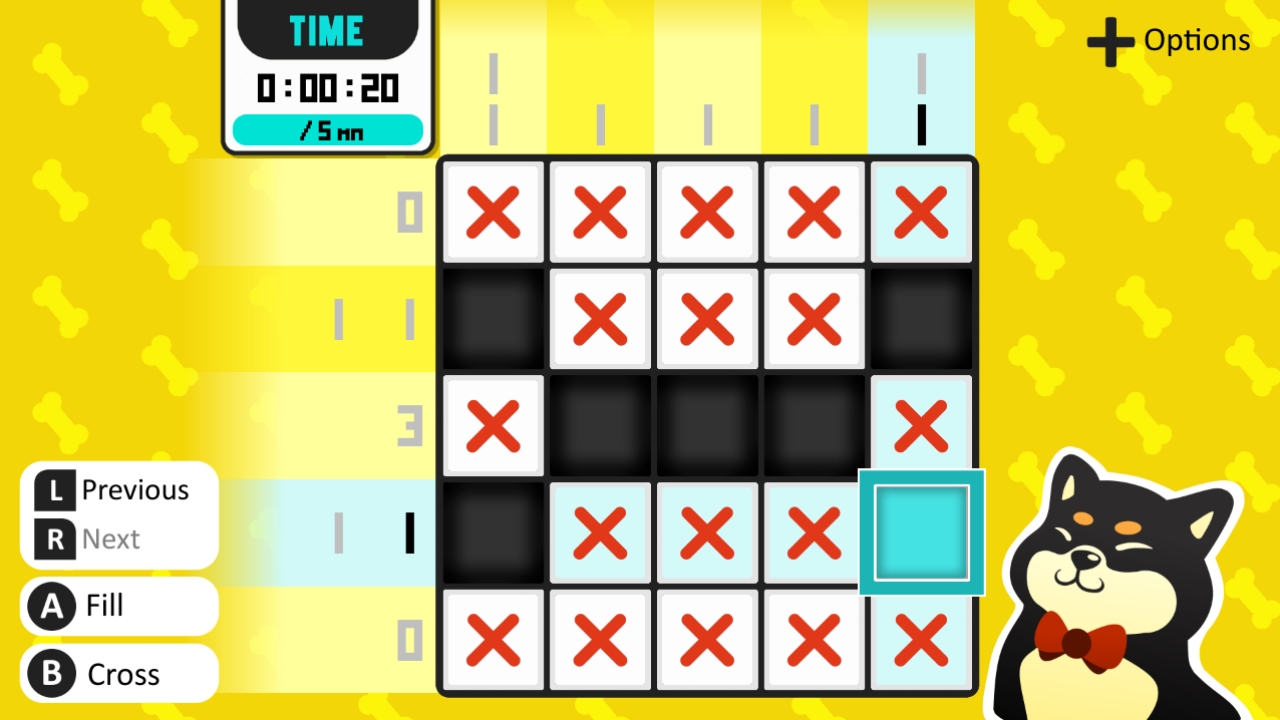Click the A Fill button icon
Image resolution: width=1280 pixels, height=720 pixels.
point(51,606)
